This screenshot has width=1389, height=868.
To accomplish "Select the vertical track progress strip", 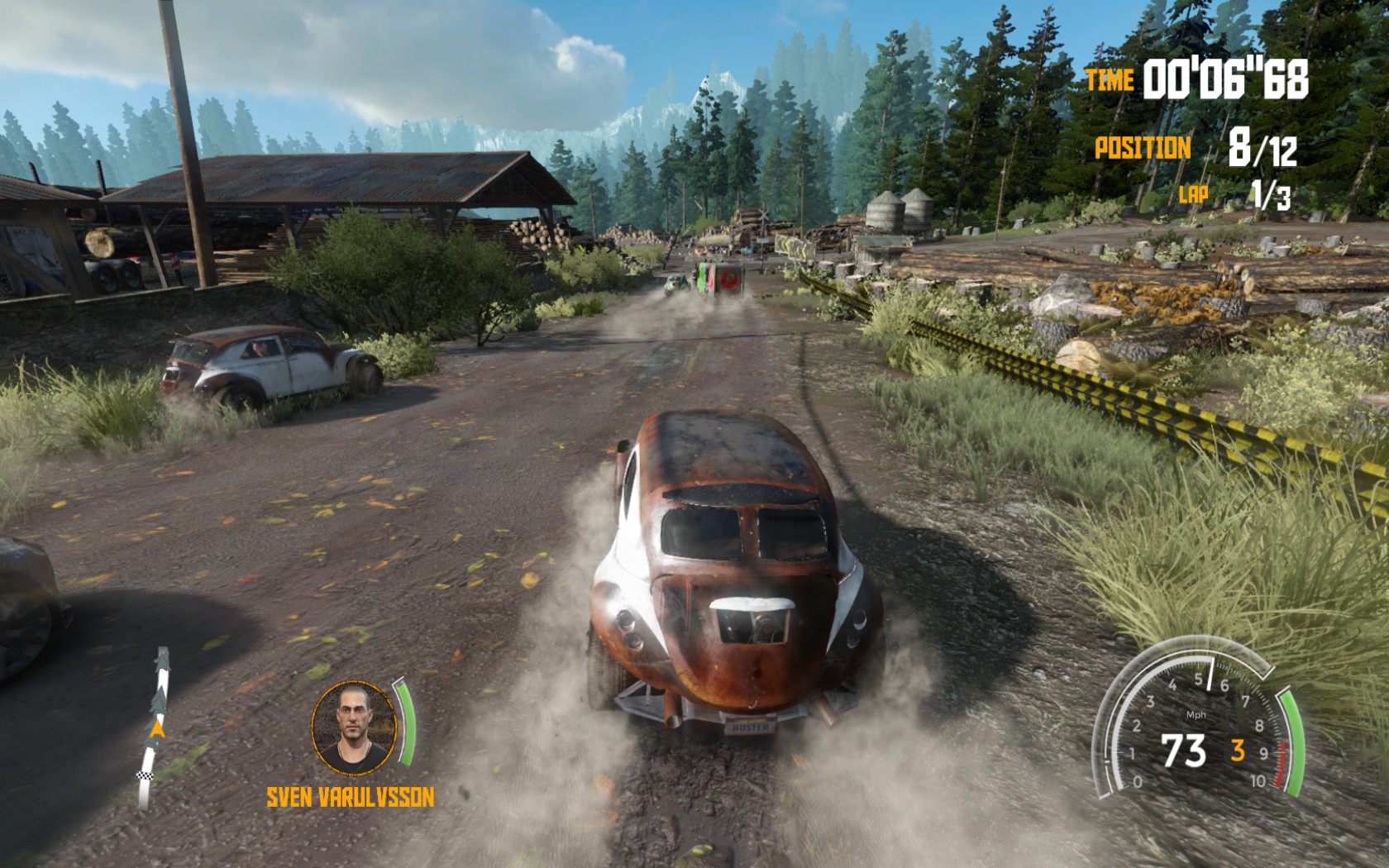I will pyautogui.click(x=155, y=729).
